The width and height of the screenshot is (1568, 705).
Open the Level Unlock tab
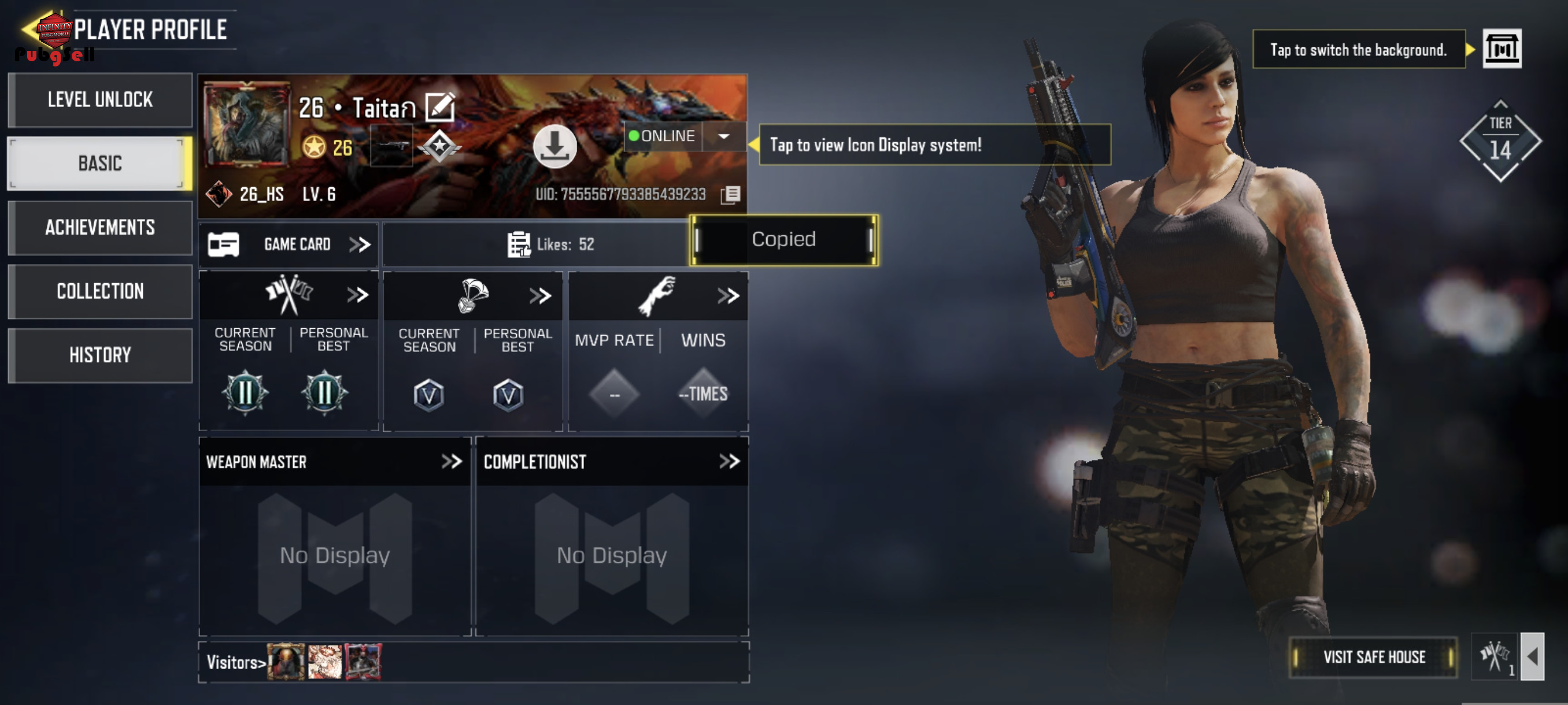point(101,100)
